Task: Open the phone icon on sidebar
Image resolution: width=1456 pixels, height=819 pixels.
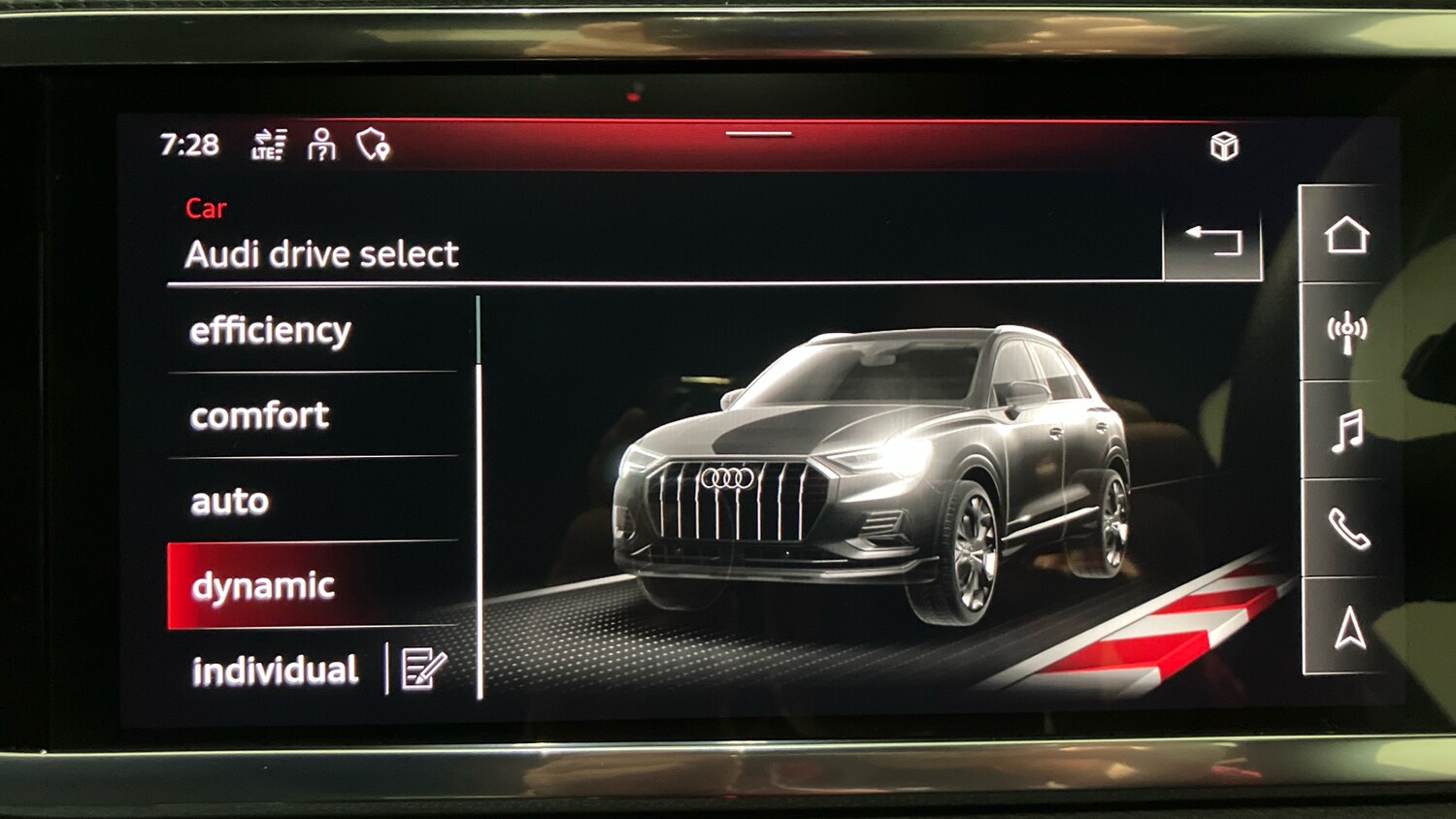Action: click(x=1344, y=530)
